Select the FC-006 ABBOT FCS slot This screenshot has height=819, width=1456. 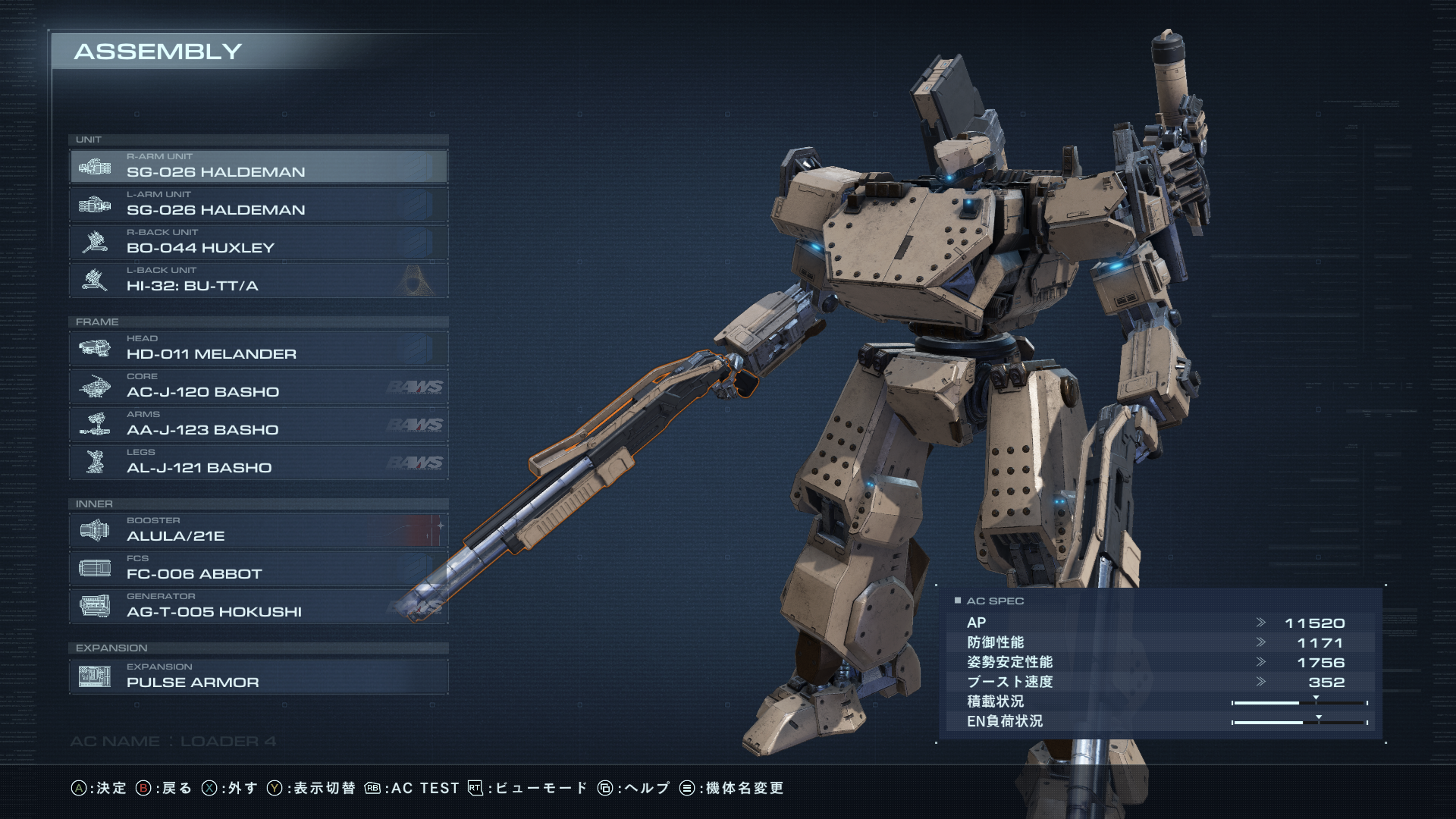coord(258,568)
